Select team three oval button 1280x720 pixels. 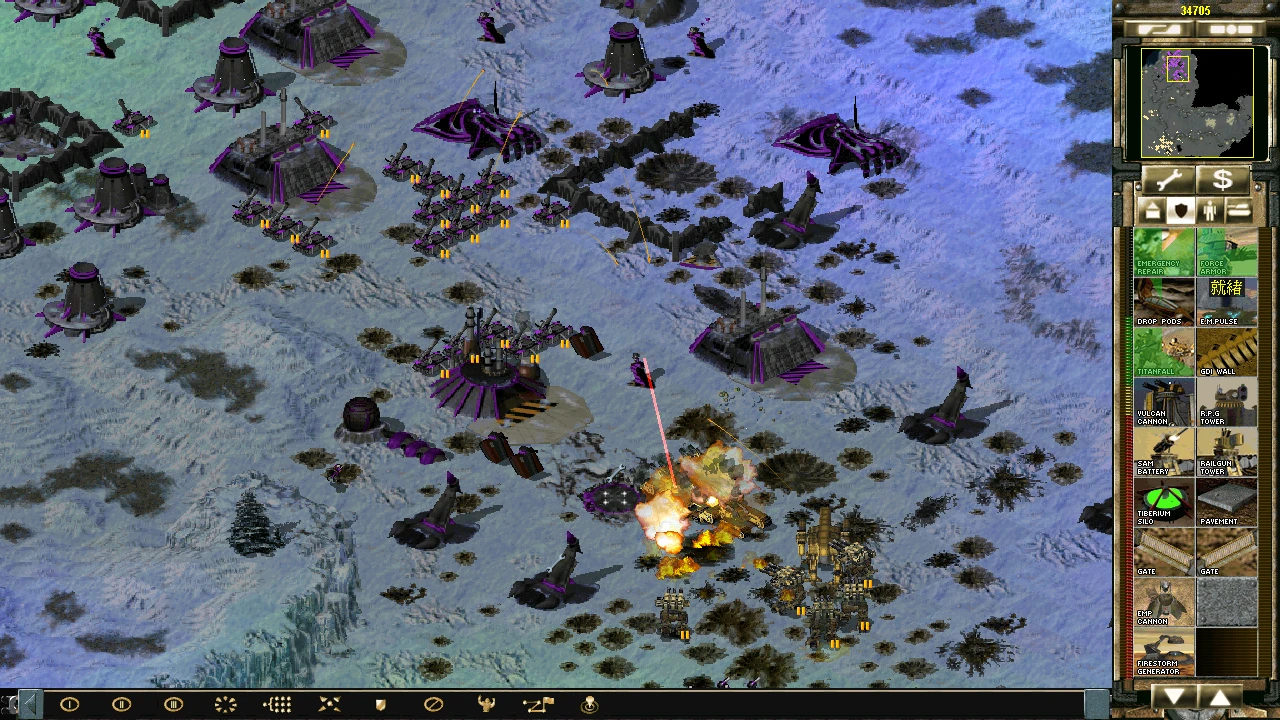point(173,704)
